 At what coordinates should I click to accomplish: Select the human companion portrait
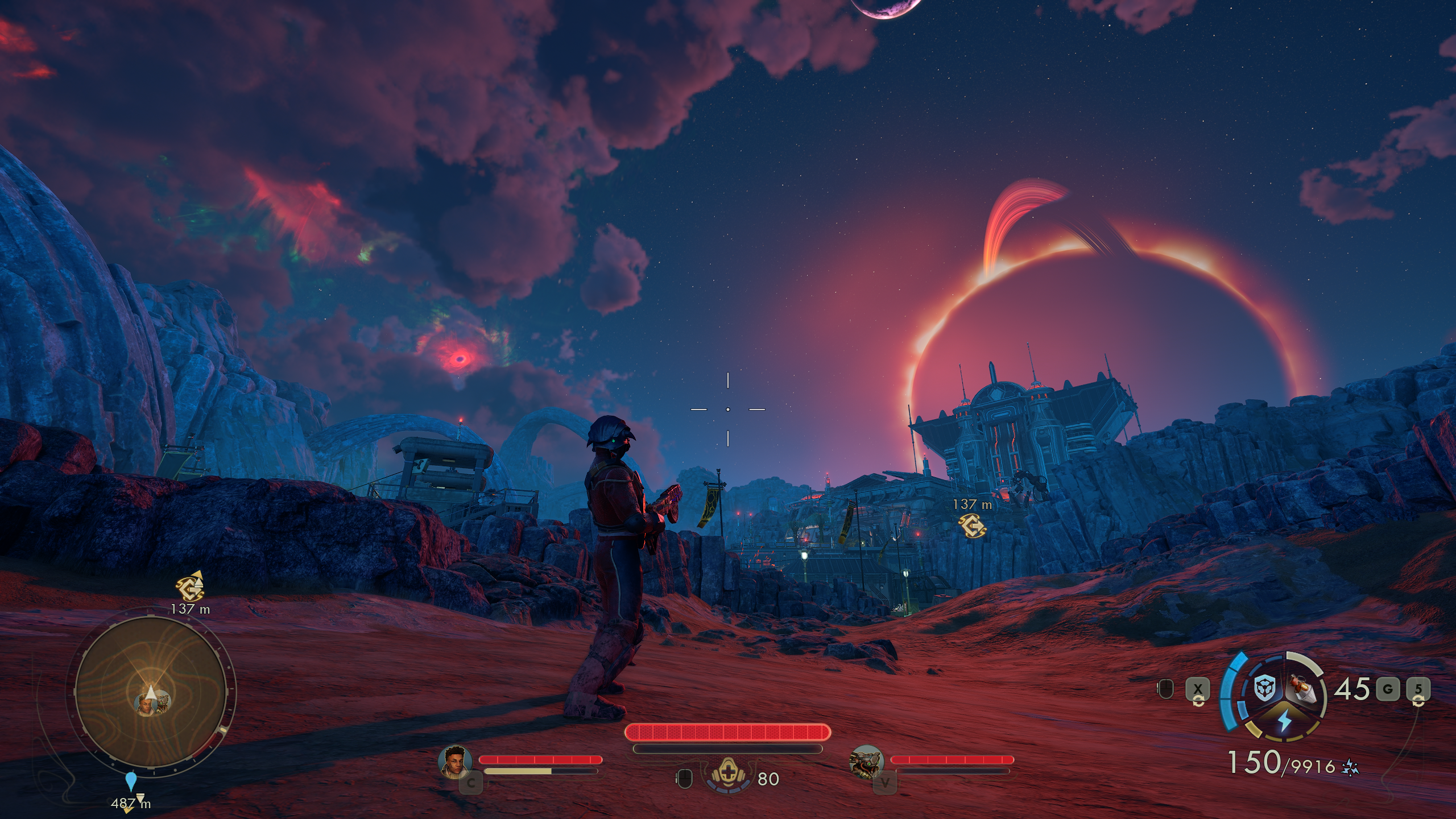coord(456,760)
